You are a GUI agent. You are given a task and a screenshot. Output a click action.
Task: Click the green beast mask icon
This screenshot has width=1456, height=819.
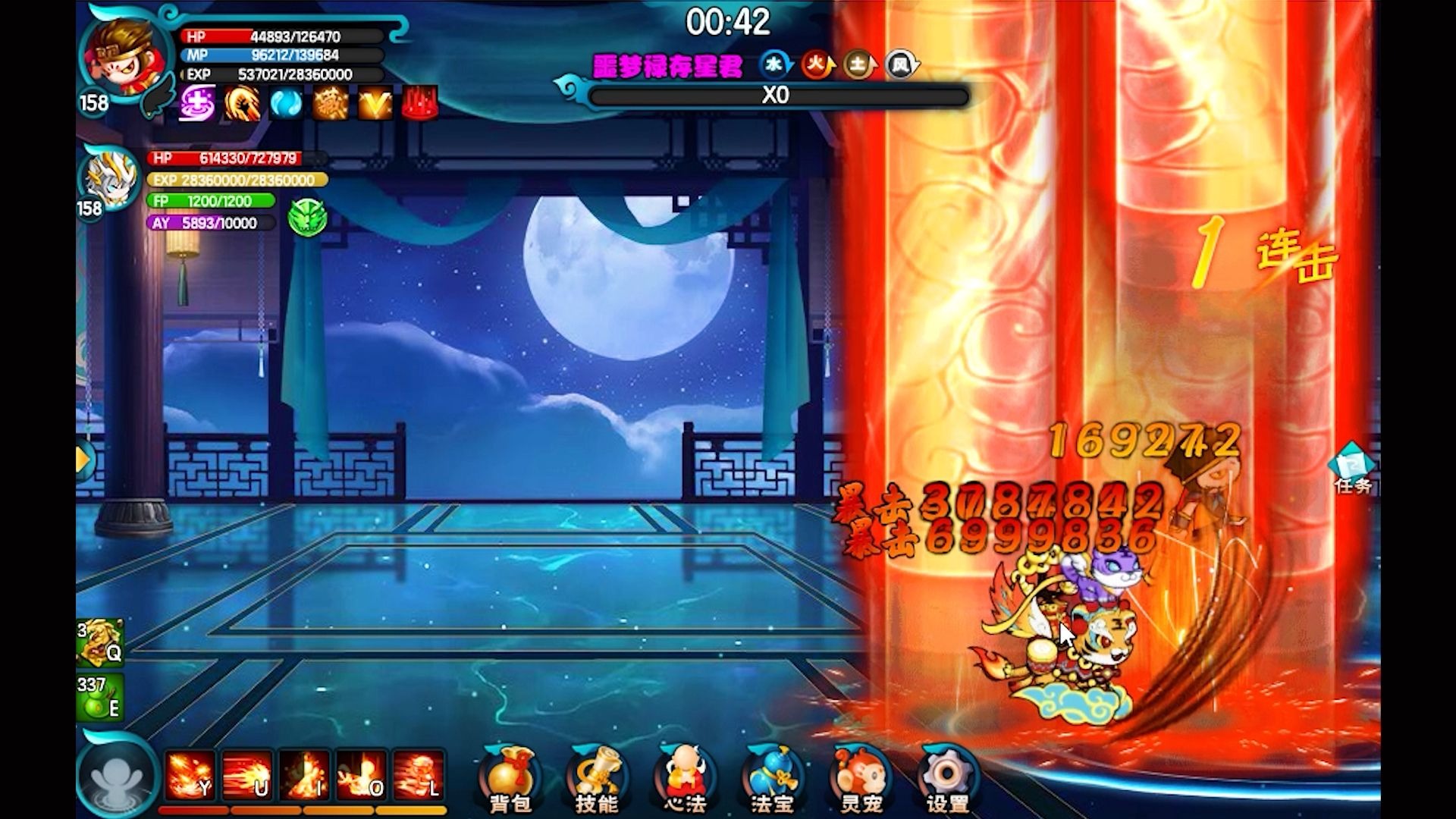[x=307, y=218]
